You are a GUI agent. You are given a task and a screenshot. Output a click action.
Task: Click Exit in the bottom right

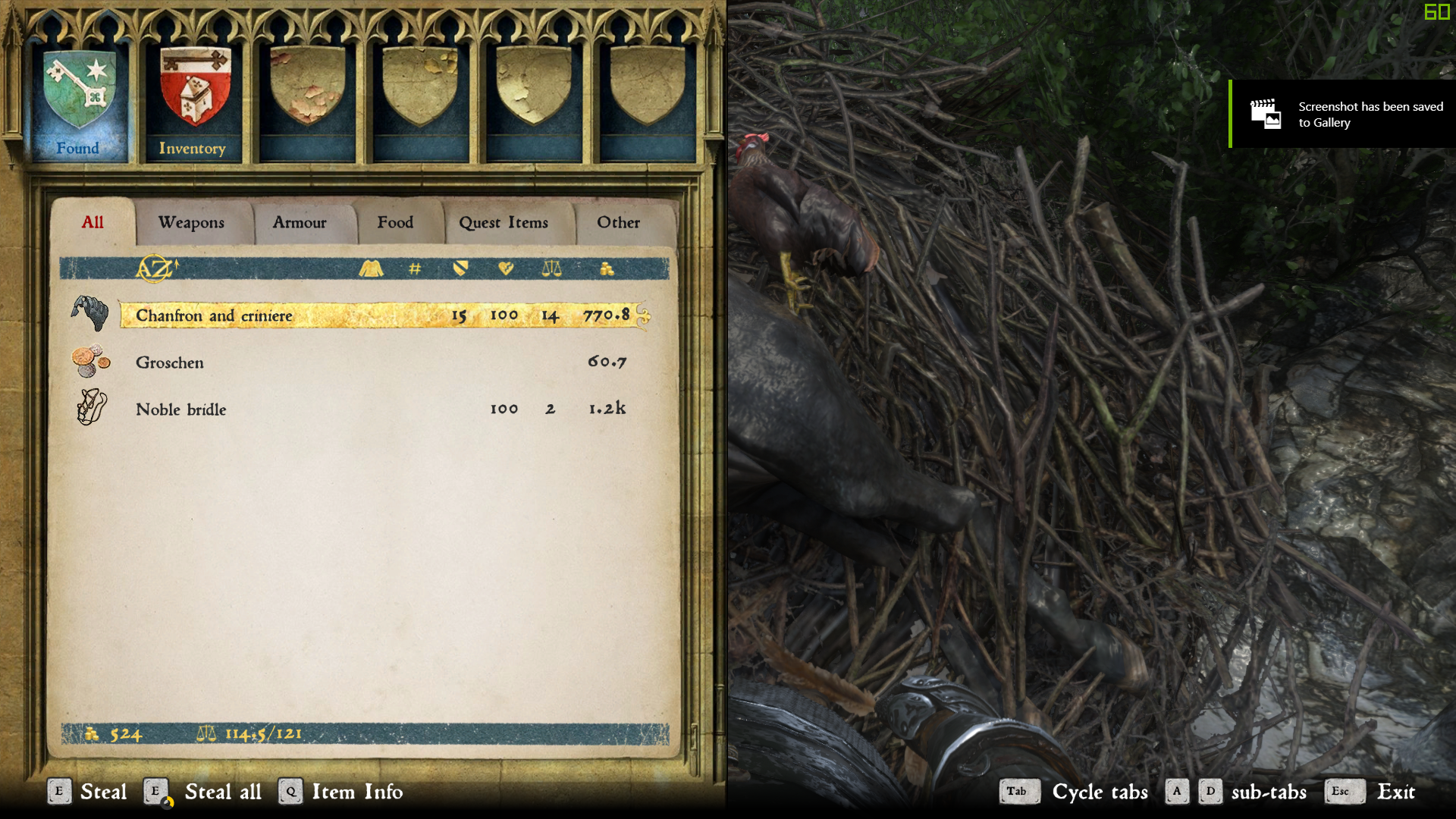coord(1397,792)
